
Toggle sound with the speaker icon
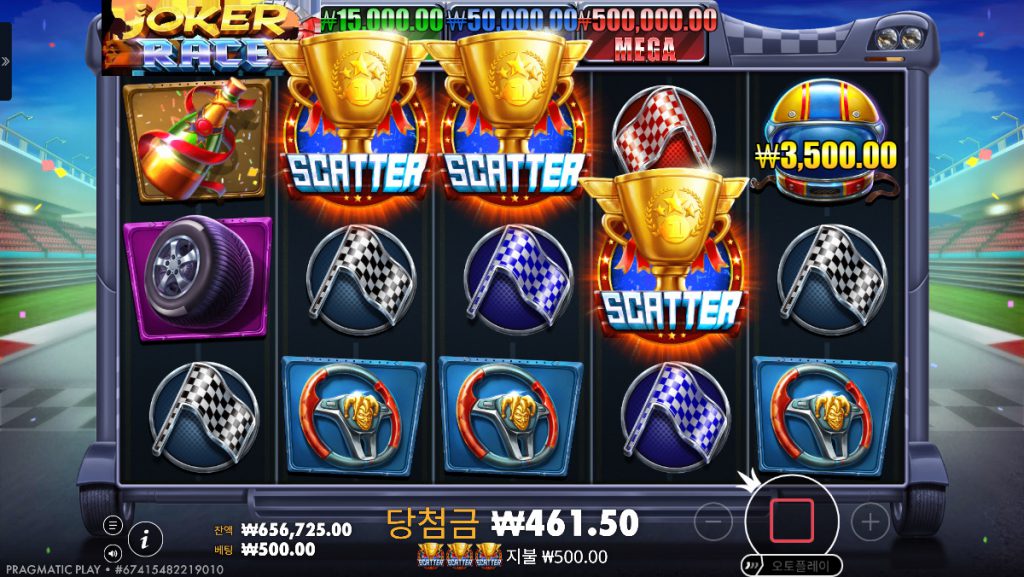pyautogui.click(x=113, y=551)
